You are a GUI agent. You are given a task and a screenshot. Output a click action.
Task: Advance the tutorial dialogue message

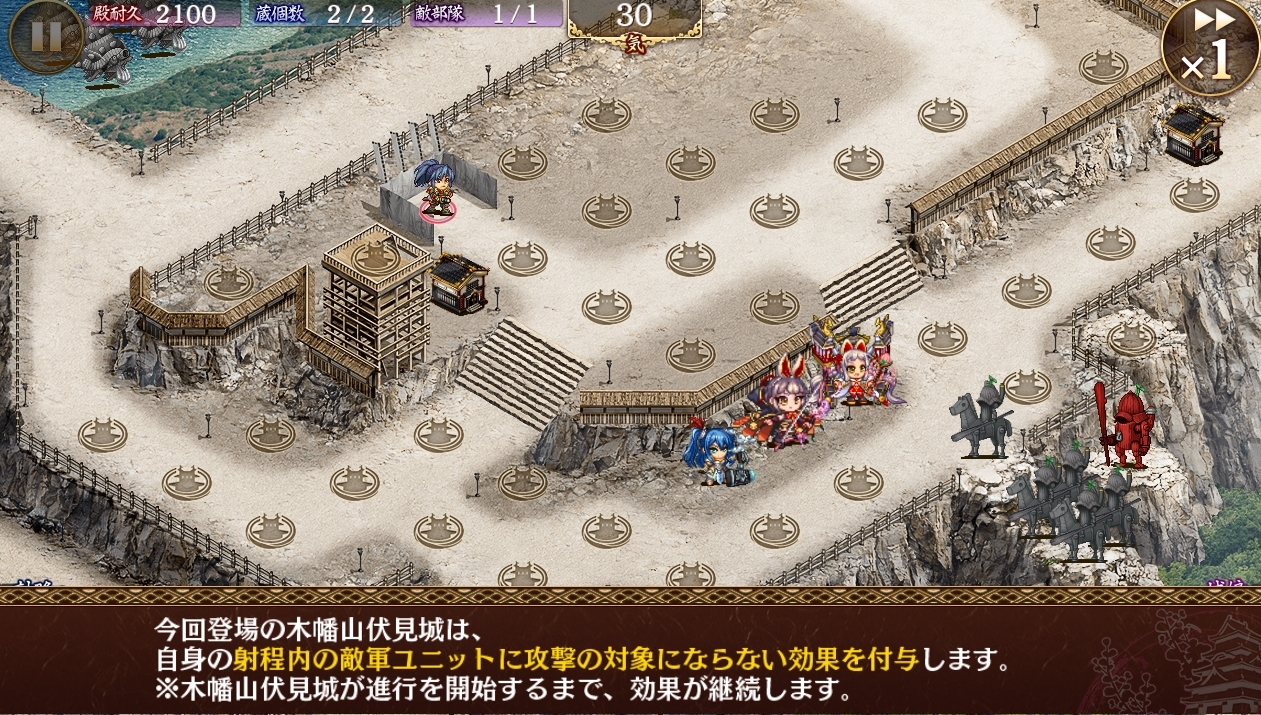coord(630,658)
